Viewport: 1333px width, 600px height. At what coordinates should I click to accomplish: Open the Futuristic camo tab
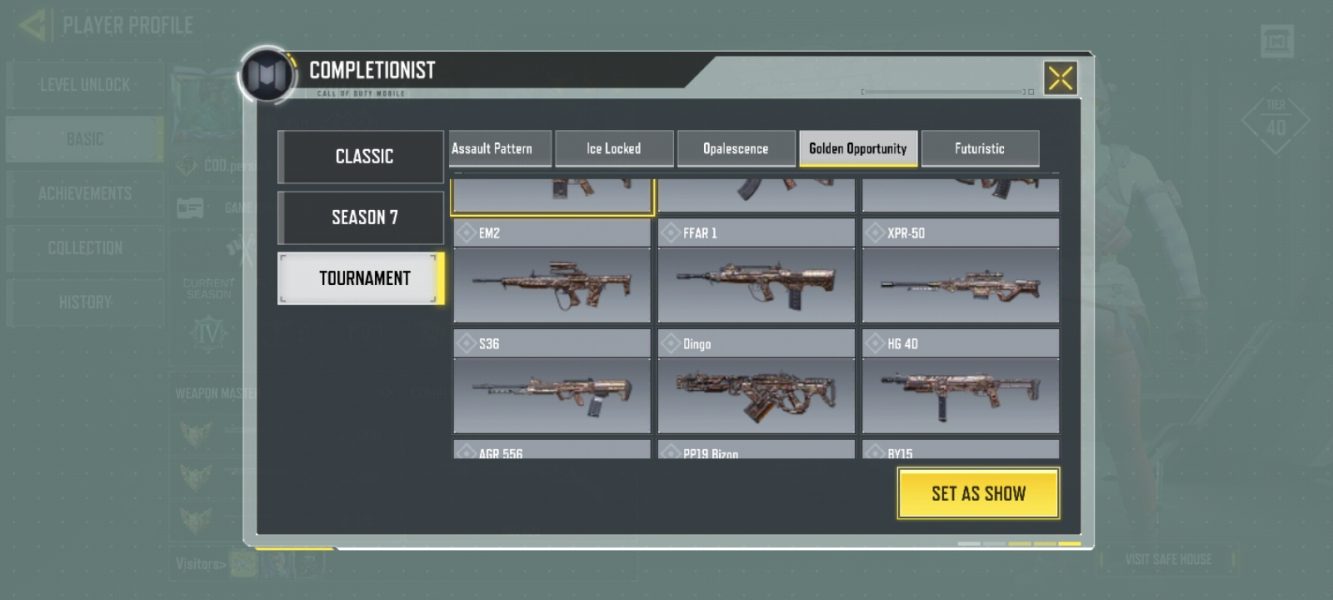pos(979,149)
